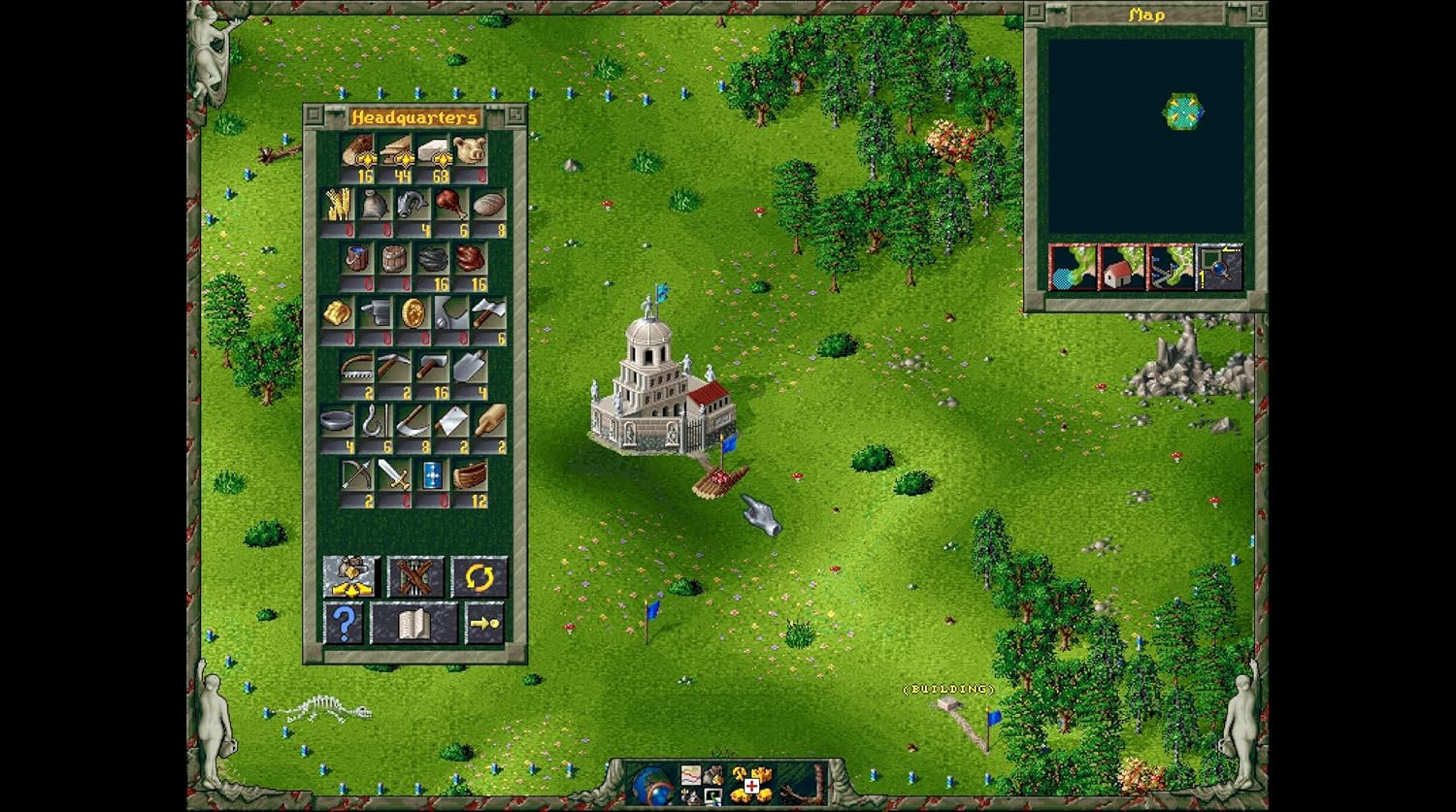Click the magnifying glass map zoom button
1456x812 pixels.
(x=1219, y=268)
